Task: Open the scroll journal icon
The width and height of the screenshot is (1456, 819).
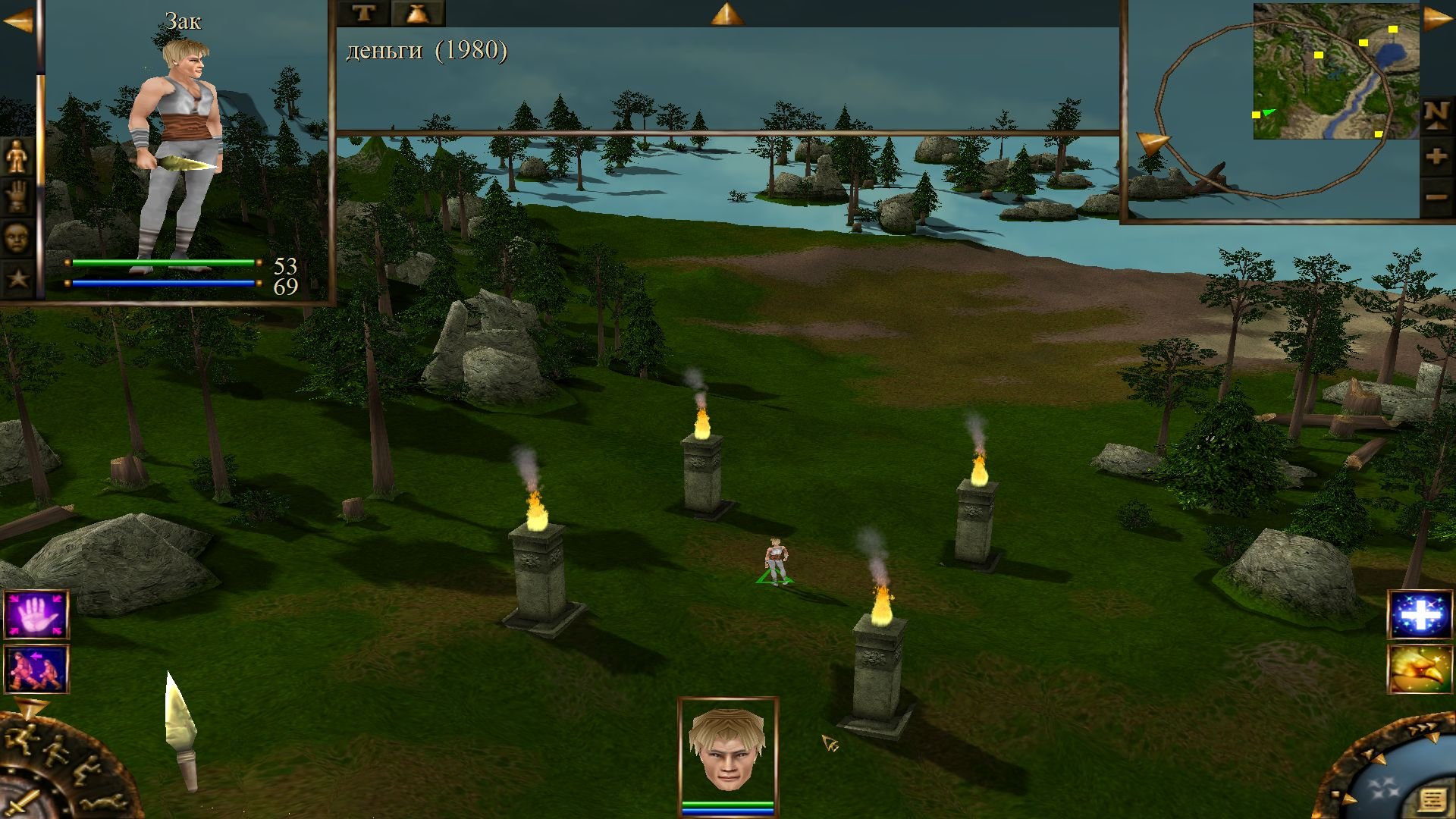Action: [1431, 801]
